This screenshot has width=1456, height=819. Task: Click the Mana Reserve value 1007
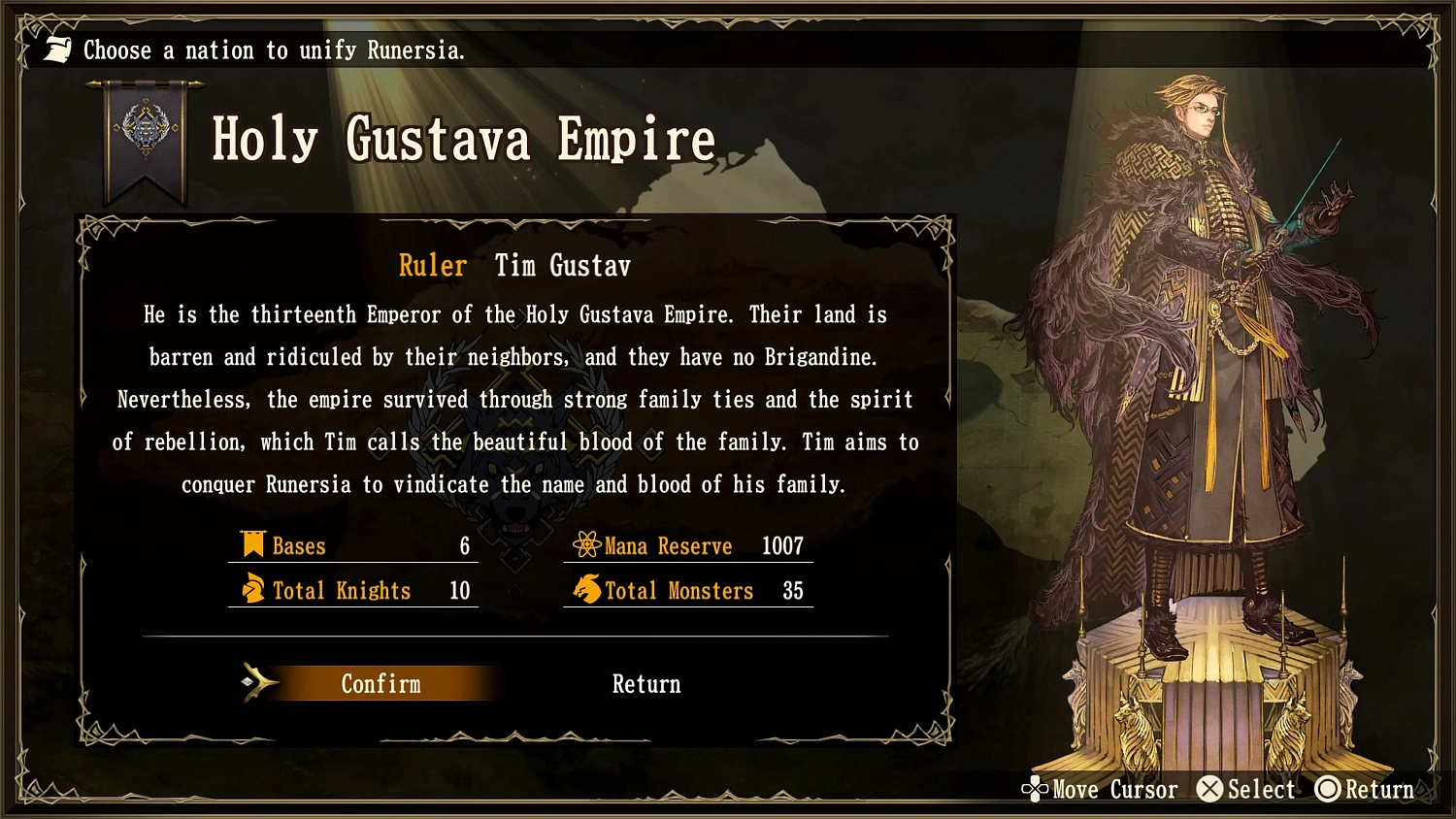pyautogui.click(x=782, y=545)
